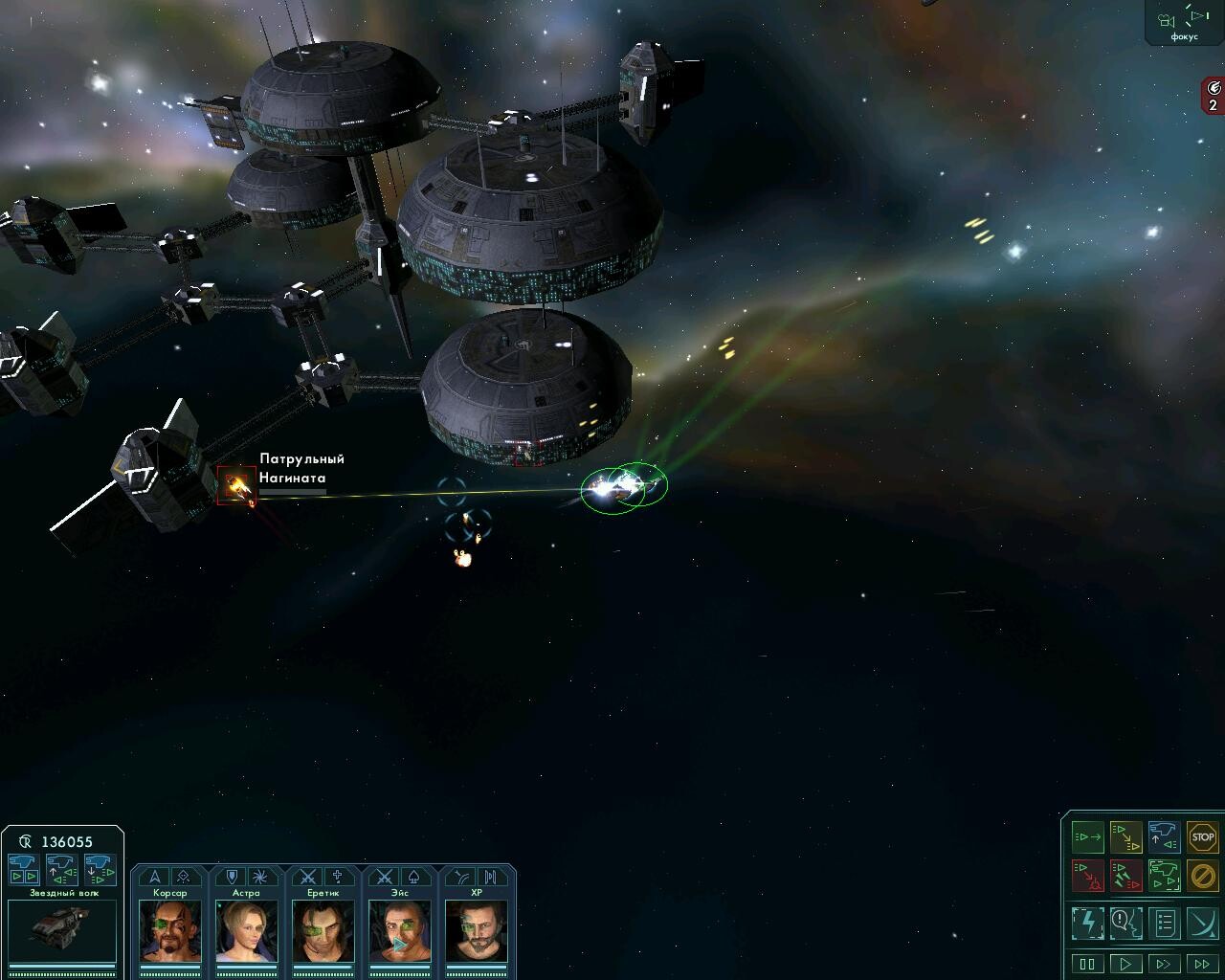Open the objectives list icon

pos(1164,924)
